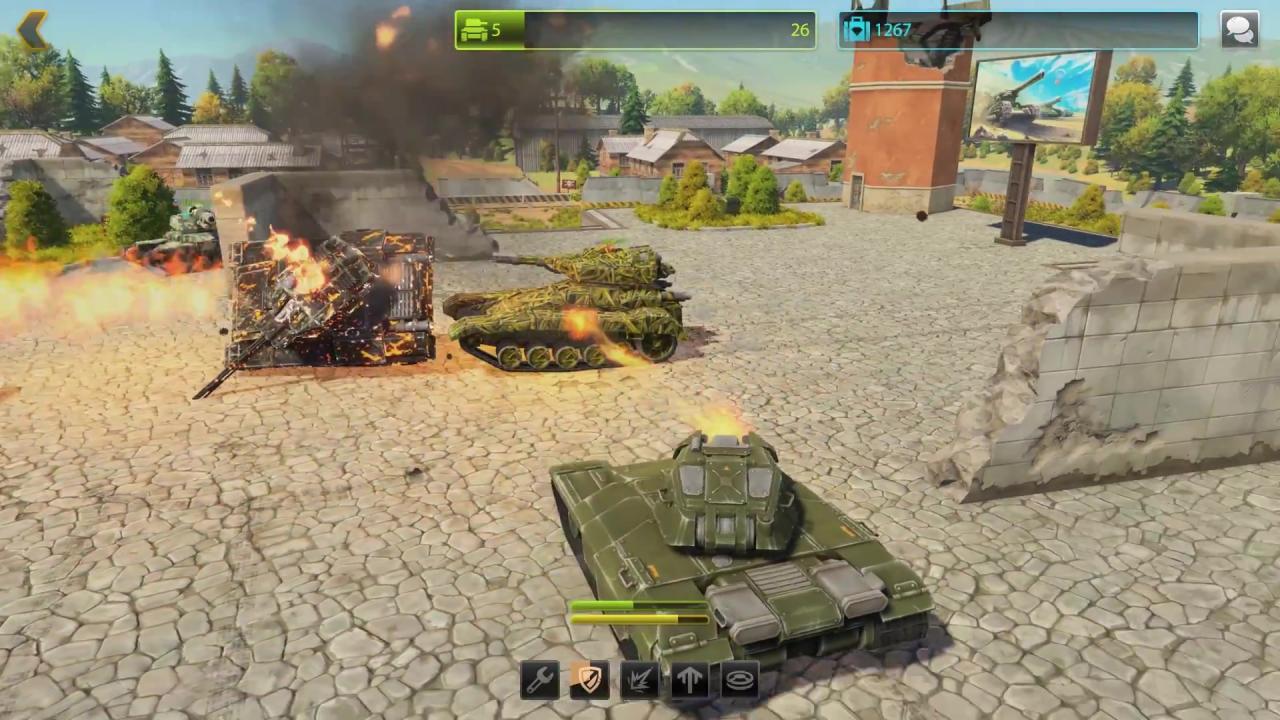Trigger the upward arrows speed boost
The height and width of the screenshot is (720, 1280).
pyautogui.click(x=690, y=681)
